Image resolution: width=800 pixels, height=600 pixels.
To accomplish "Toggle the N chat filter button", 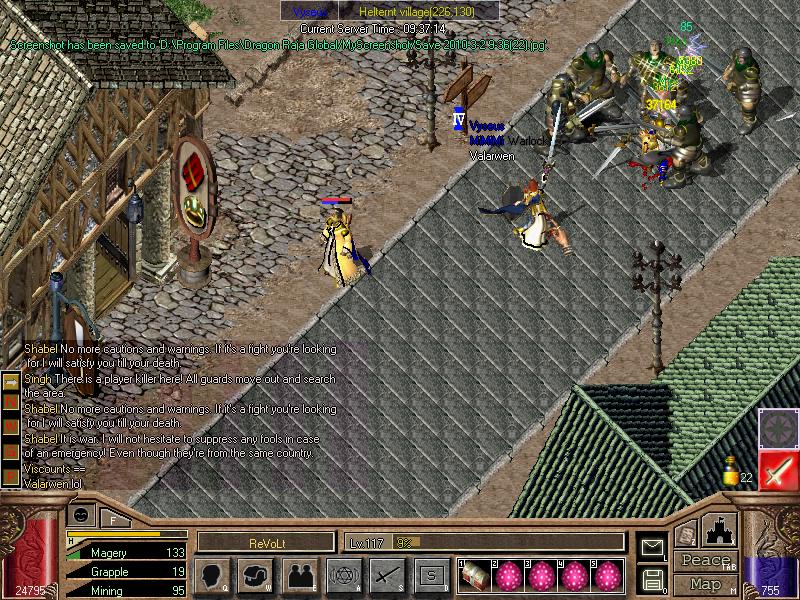I will [x=11, y=400].
